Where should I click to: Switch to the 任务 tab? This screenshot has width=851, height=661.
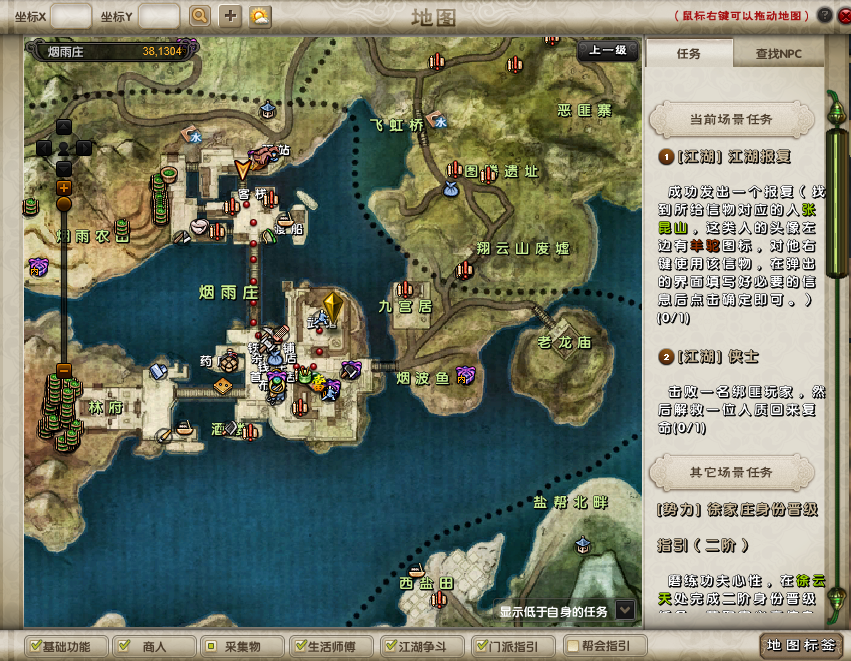[689, 54]
